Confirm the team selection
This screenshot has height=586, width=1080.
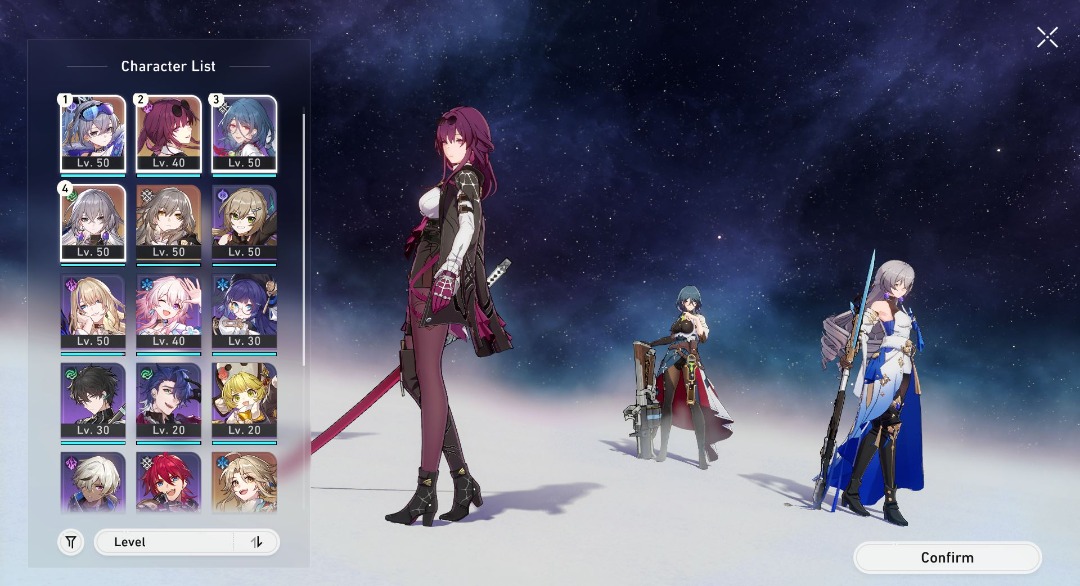tap(947, 558)
